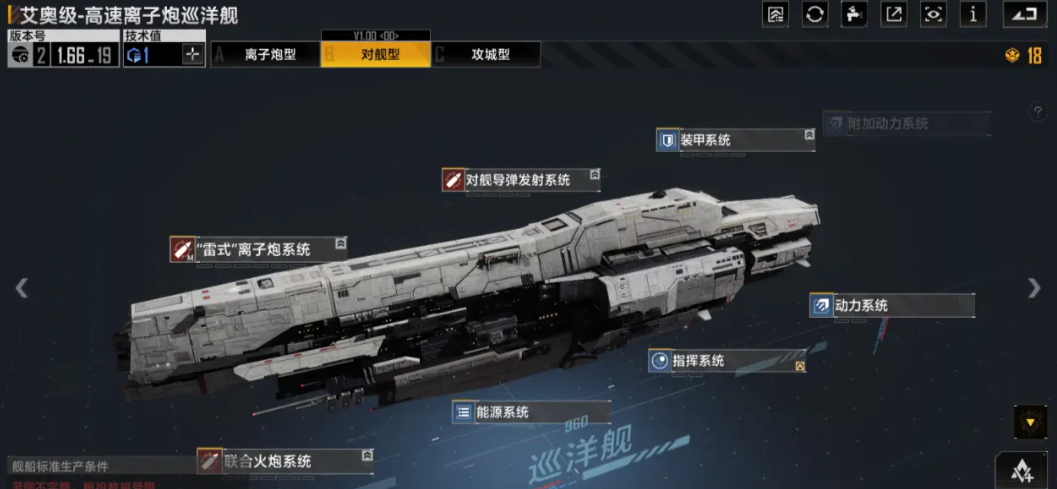Select the 动力系统 module label
Viewport: 1057px width, 489px height.
(x=892, y=305)
